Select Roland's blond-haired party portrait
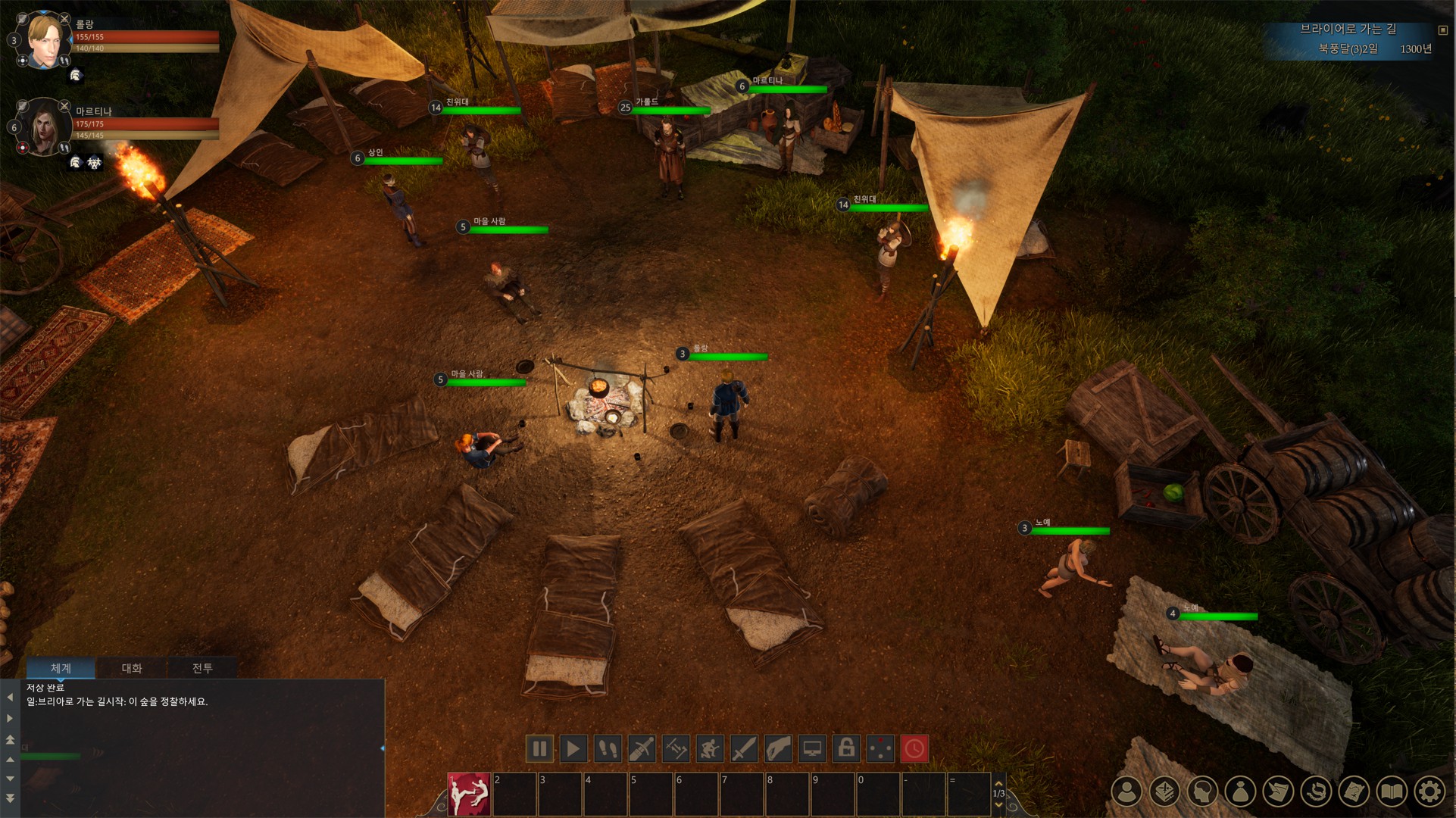This screenshot has height=818, width=1456. [x=44, y=41]
